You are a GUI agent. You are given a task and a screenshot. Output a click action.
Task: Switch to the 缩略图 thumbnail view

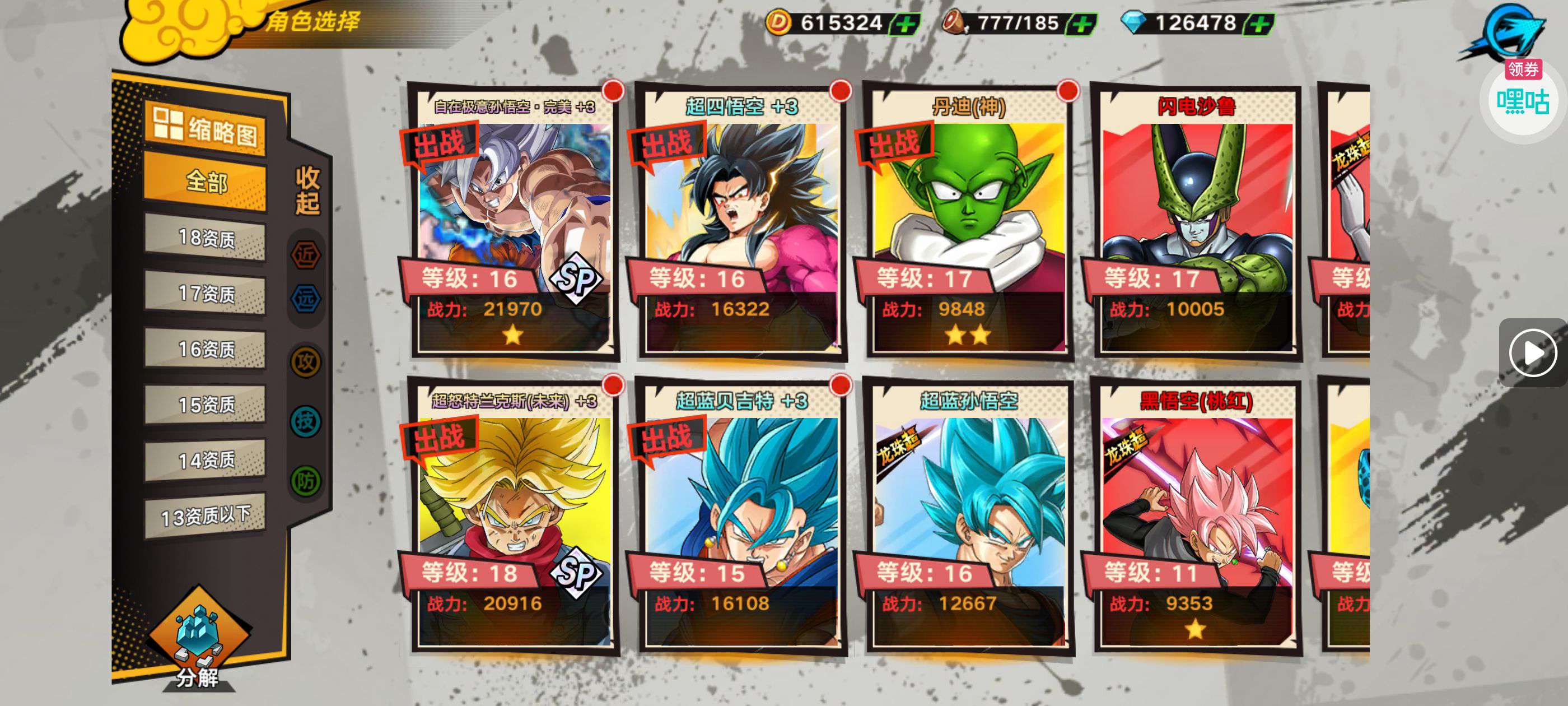(x=205, y=128)
